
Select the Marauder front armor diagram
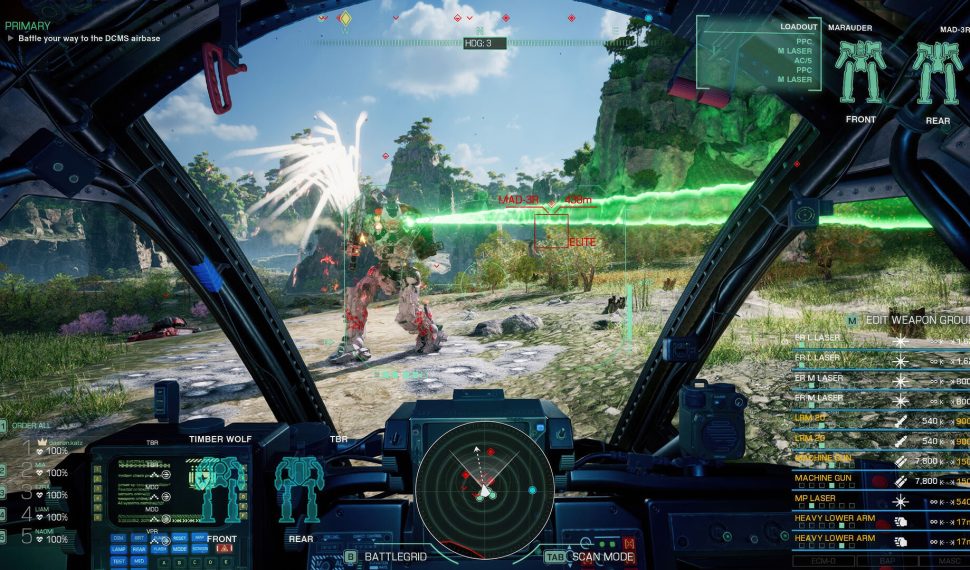tap(859, 75)
